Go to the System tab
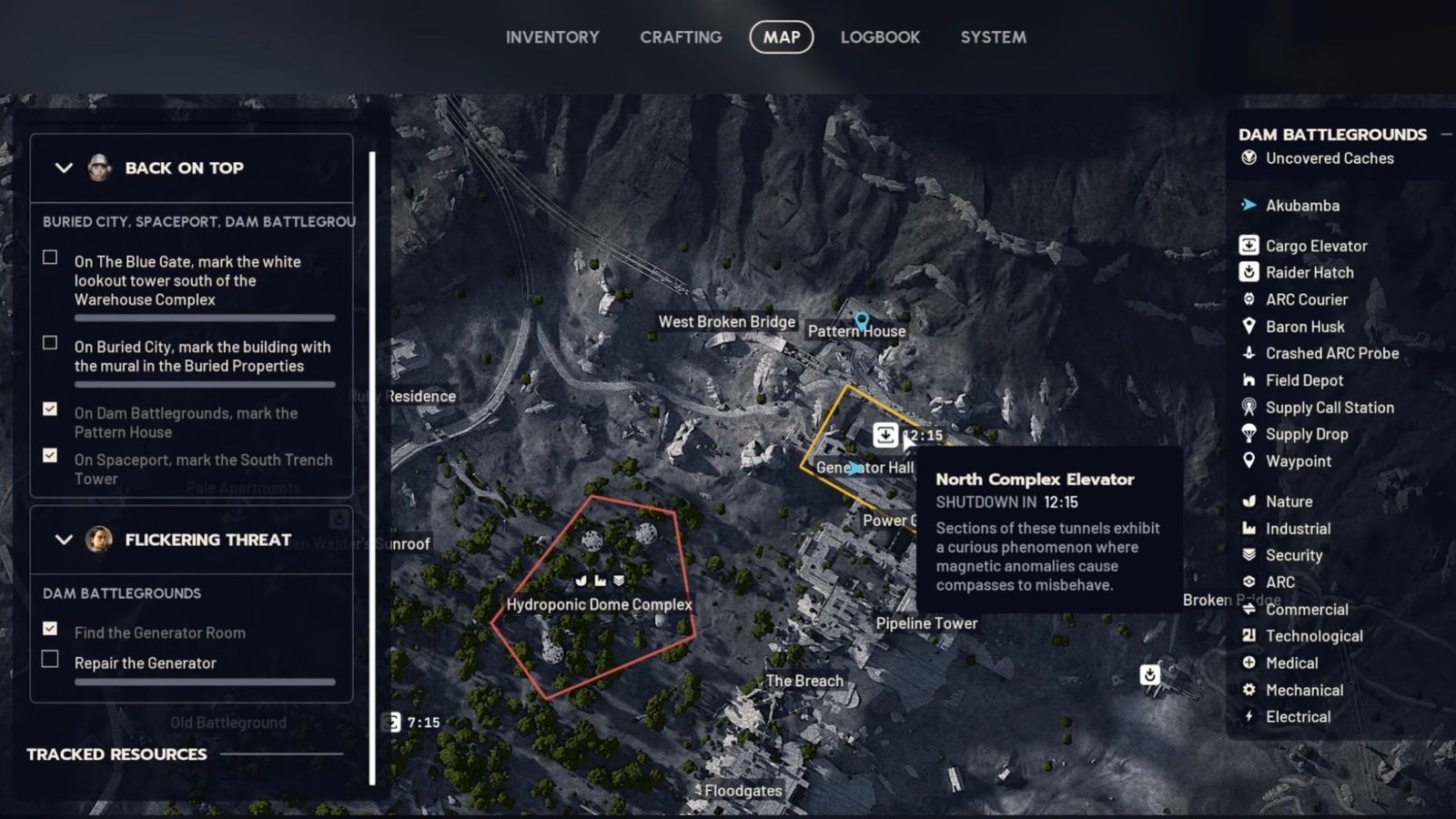 point(993,37)
